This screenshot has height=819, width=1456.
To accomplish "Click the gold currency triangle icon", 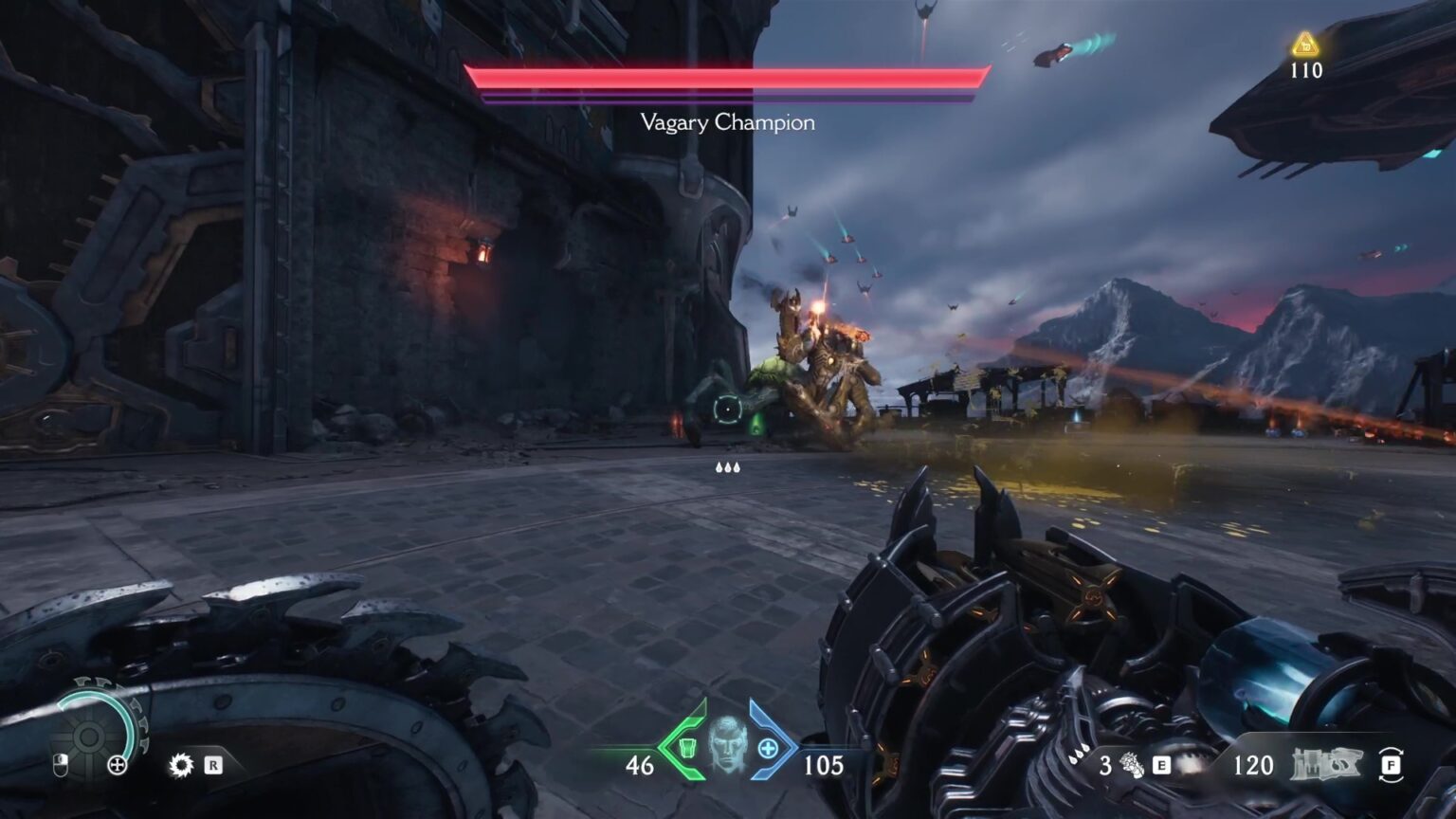I will [1305, 45].
